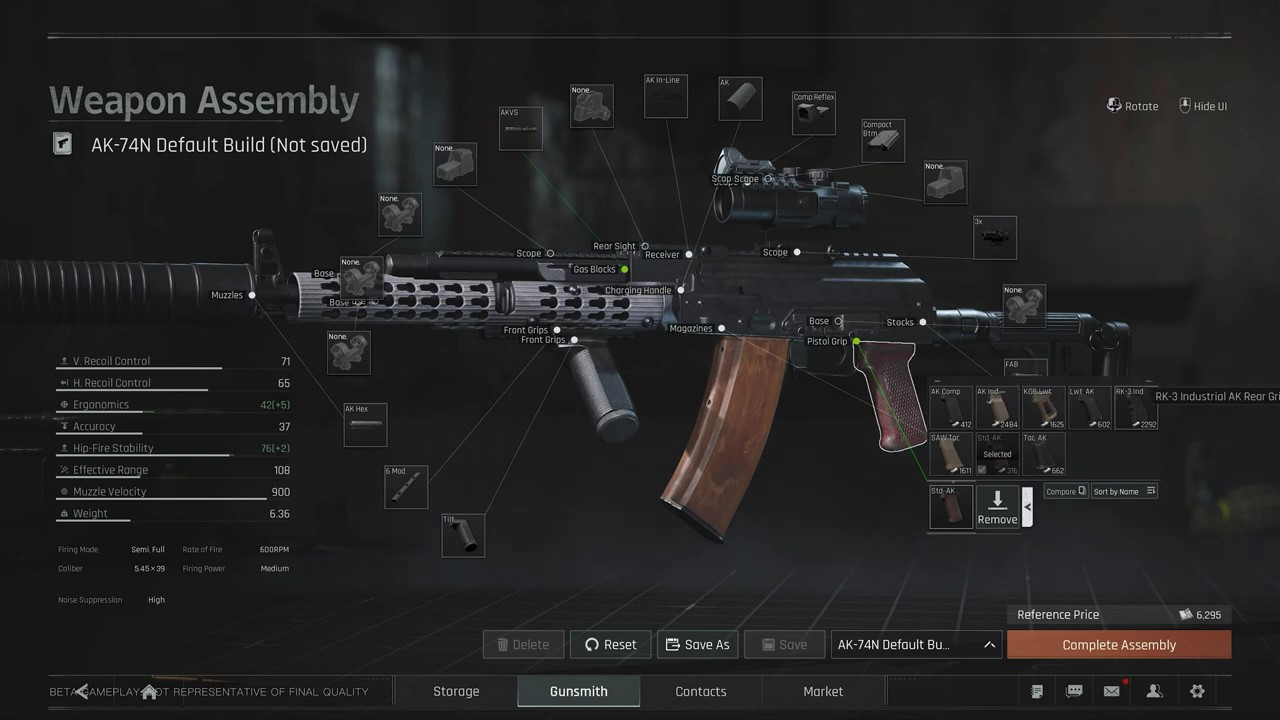Select the SAW Tac pistol grip
Screen dimensions: 1280x720
coord(951,454)
